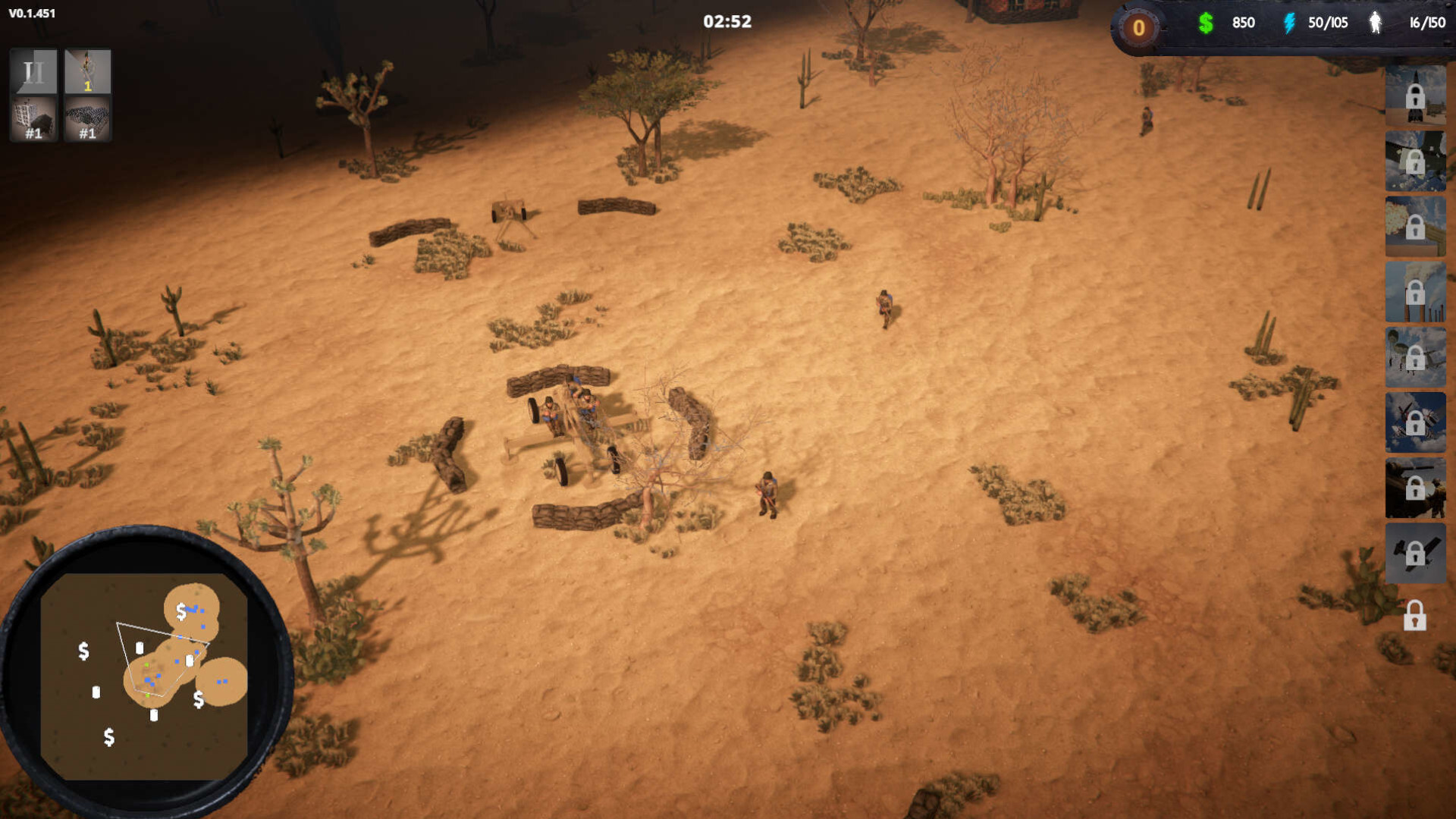Click the locked paratroopers unlock entry
Viewport: 1456px width, 819px height.
coord(1415,356)
